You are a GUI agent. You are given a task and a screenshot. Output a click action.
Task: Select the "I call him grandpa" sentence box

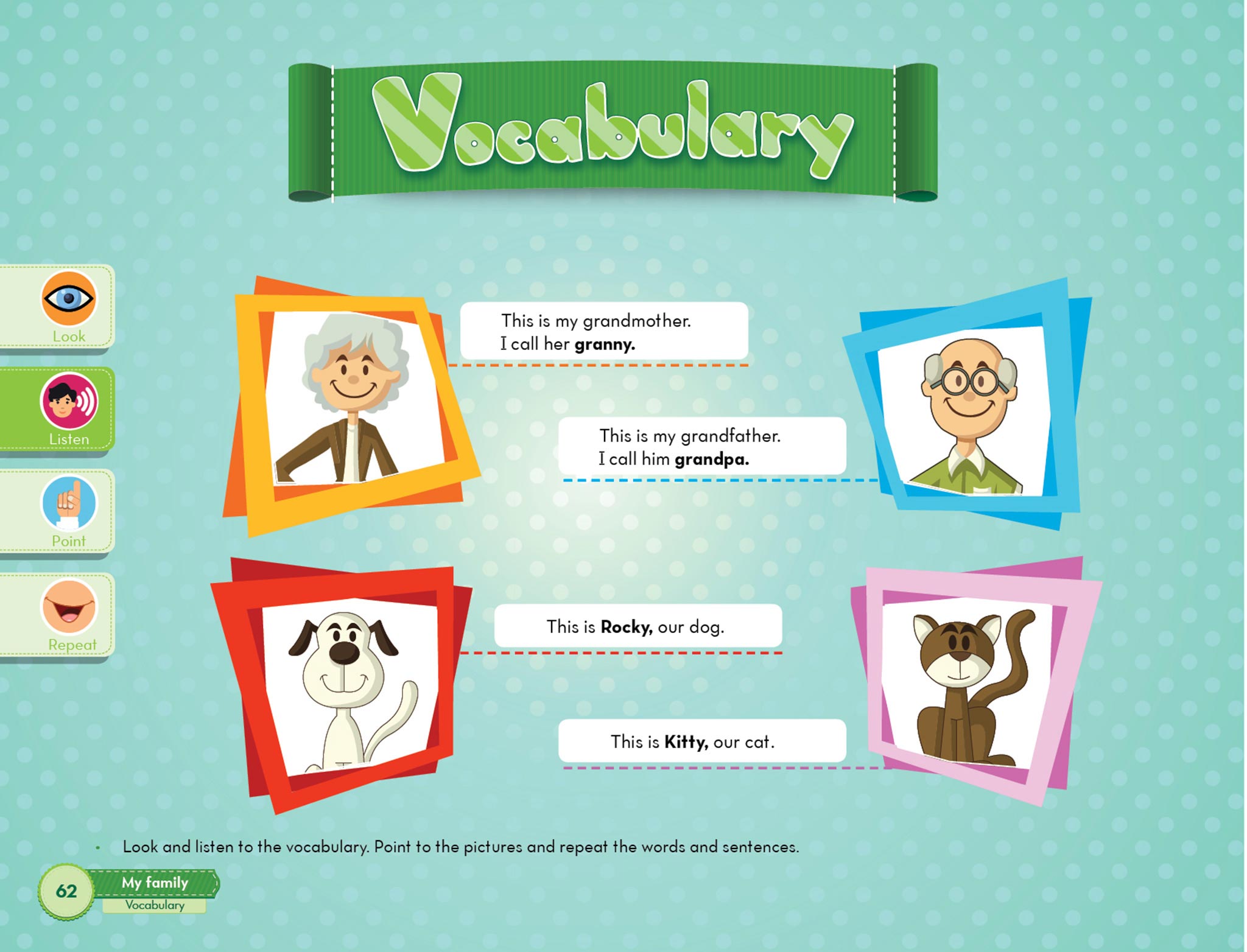(x=702, y=447)
